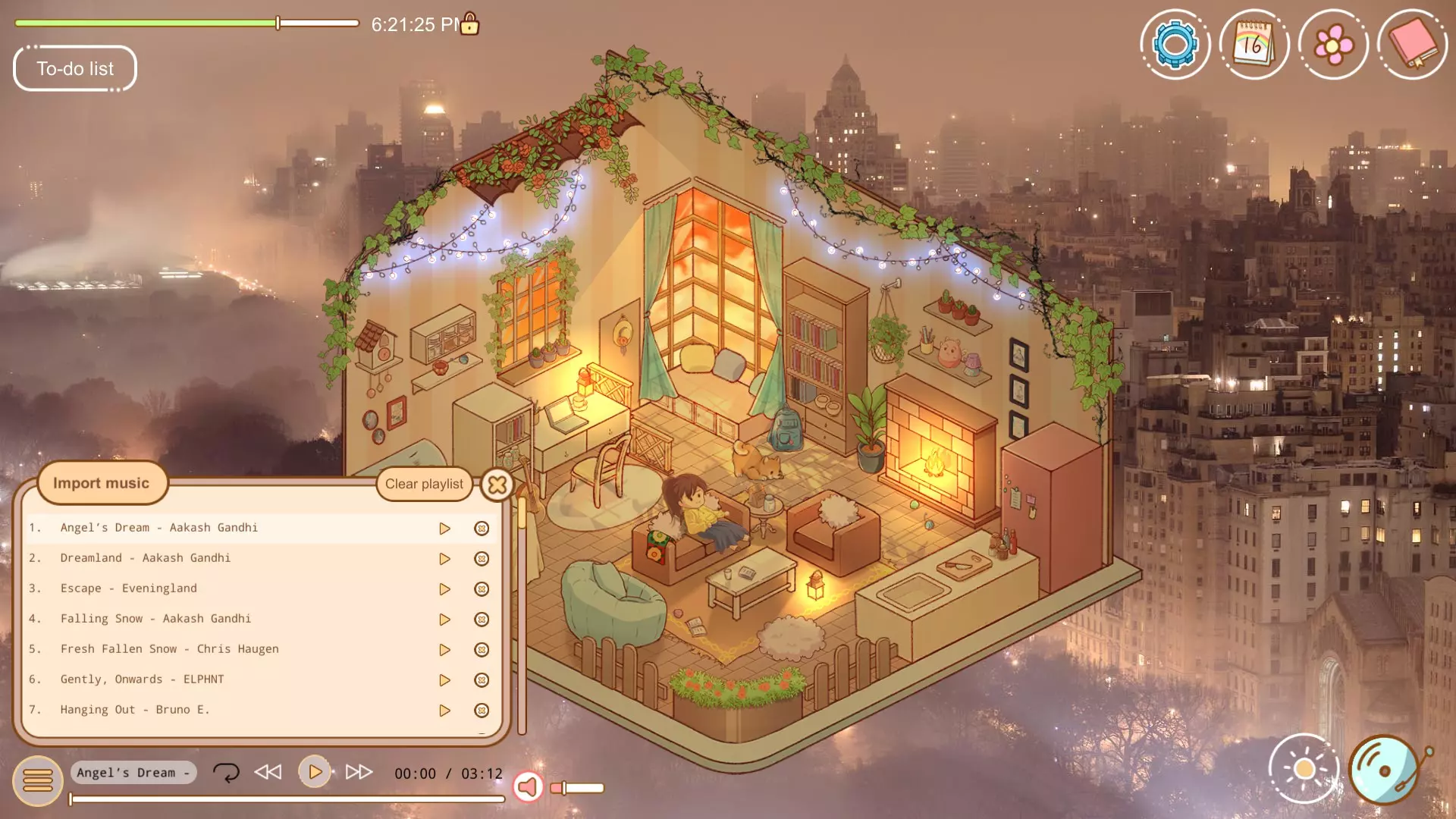Play Dreamland by Aakash Gandhi
This screenshot has height=819, width=1456.
pos(444,559)
